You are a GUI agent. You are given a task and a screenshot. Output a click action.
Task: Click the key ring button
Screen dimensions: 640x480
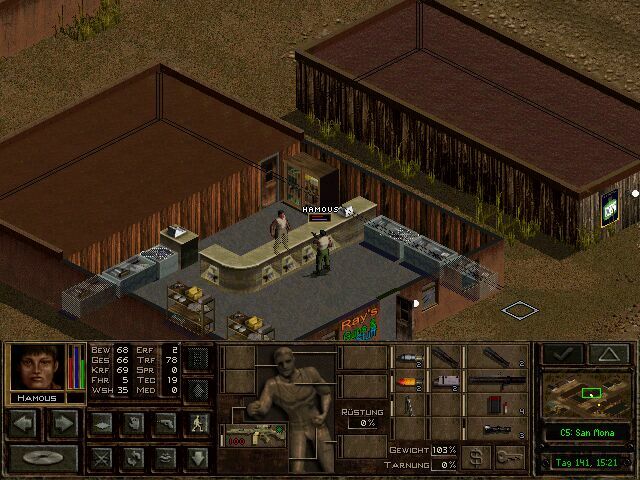point(509,458)
